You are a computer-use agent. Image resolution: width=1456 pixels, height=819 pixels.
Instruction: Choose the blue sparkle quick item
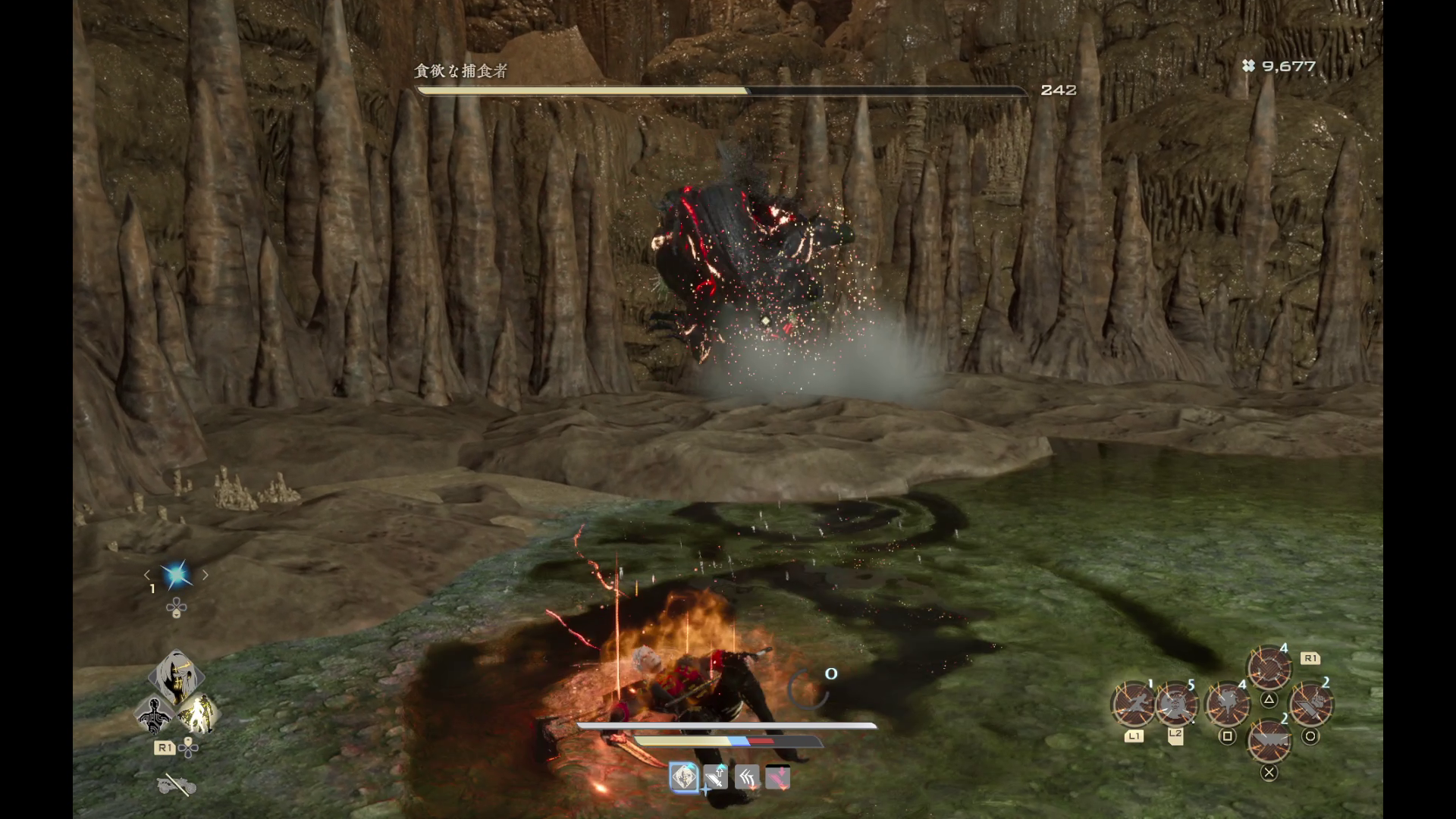(176, 576)
